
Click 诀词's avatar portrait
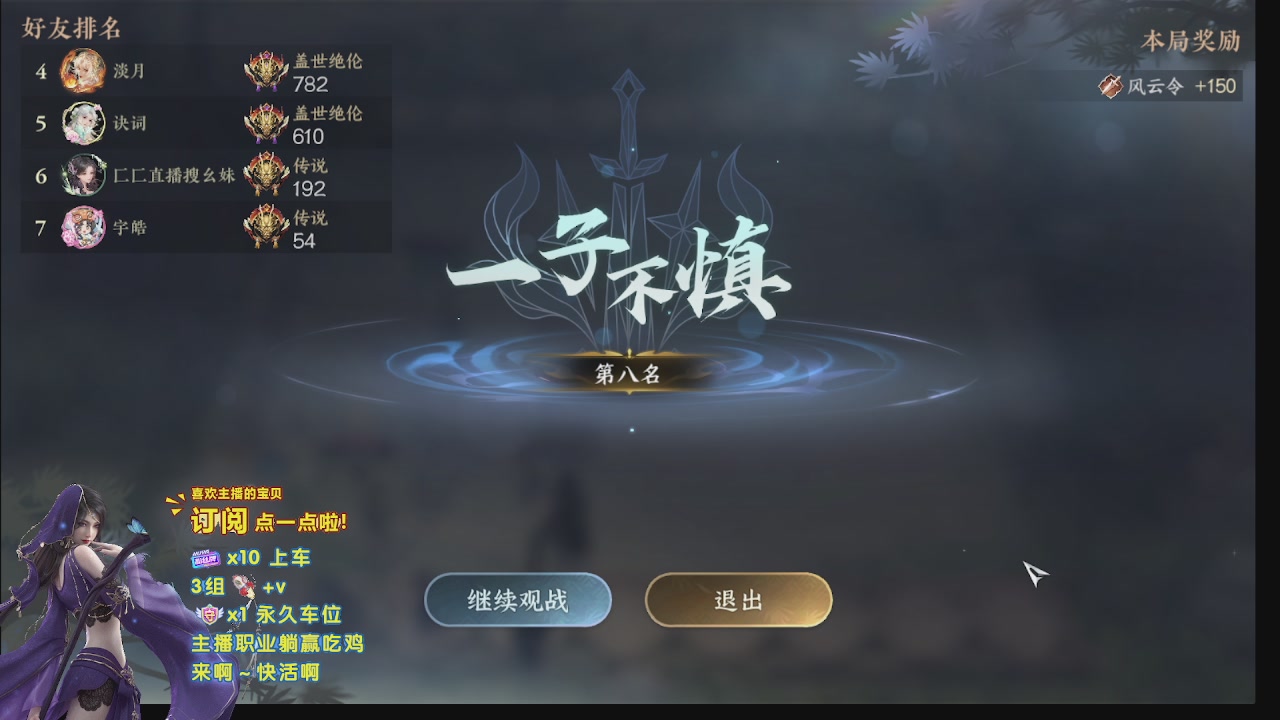click(x=83, y=124)
